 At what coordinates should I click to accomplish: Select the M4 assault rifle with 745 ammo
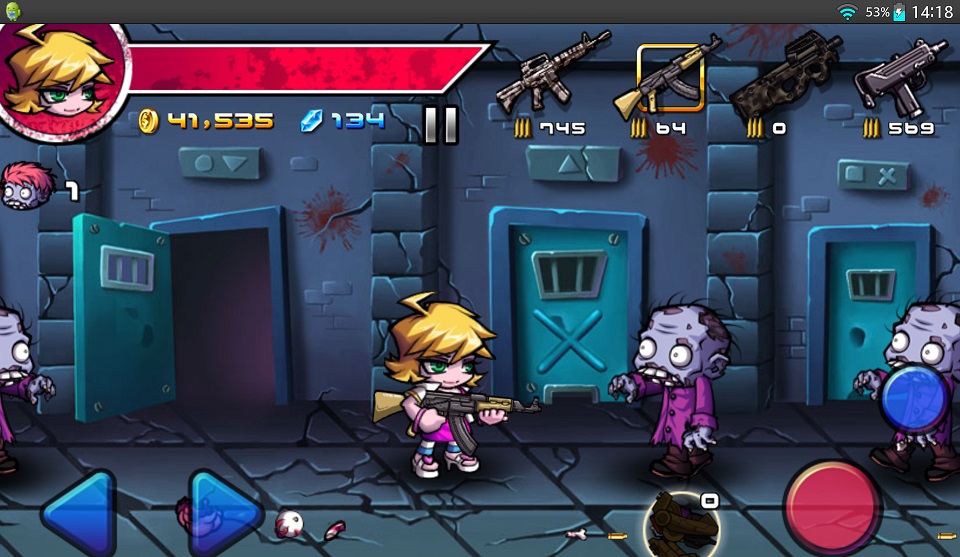[552, 72]
